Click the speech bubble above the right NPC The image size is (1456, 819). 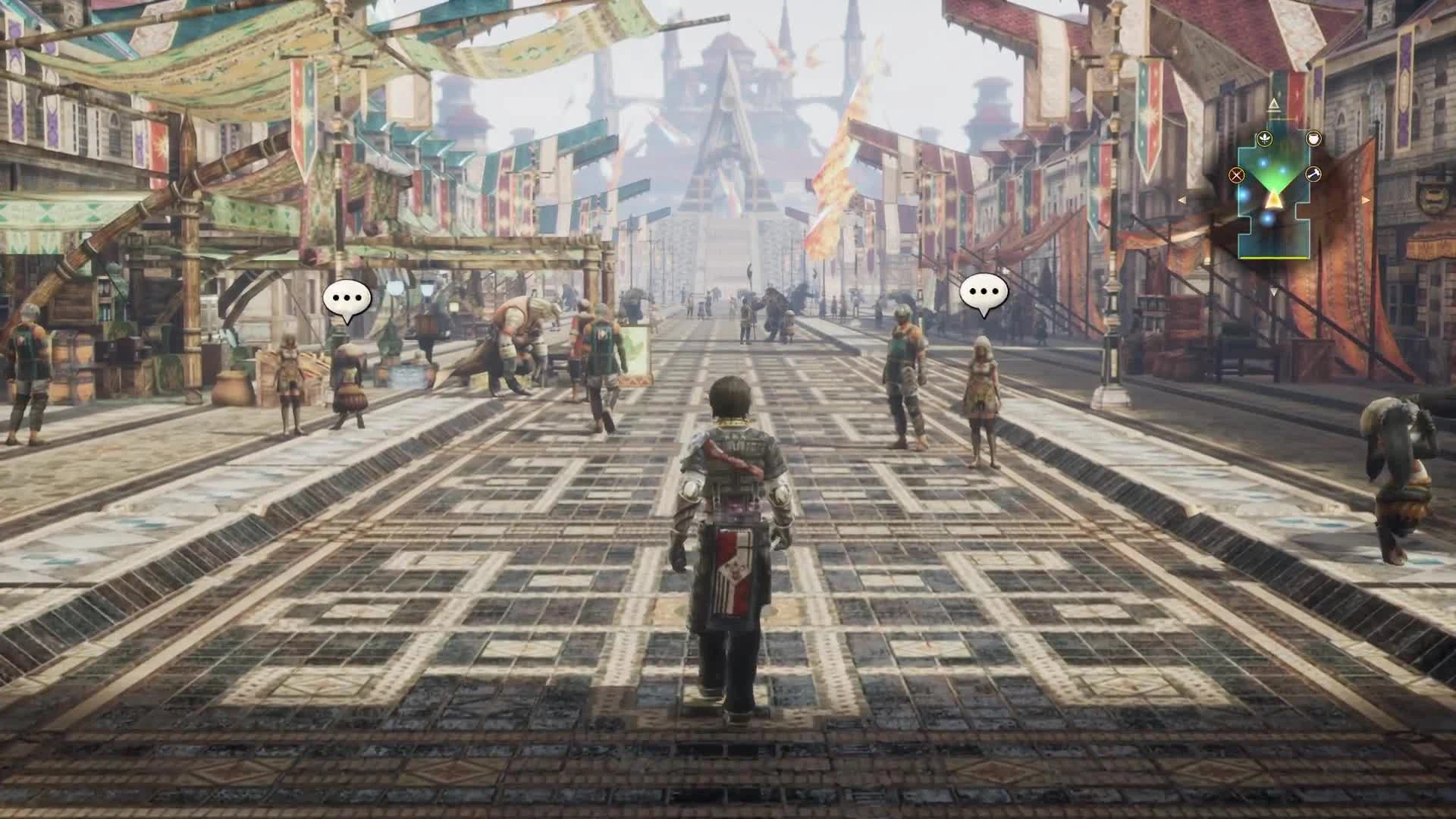(x=984, y=291)
